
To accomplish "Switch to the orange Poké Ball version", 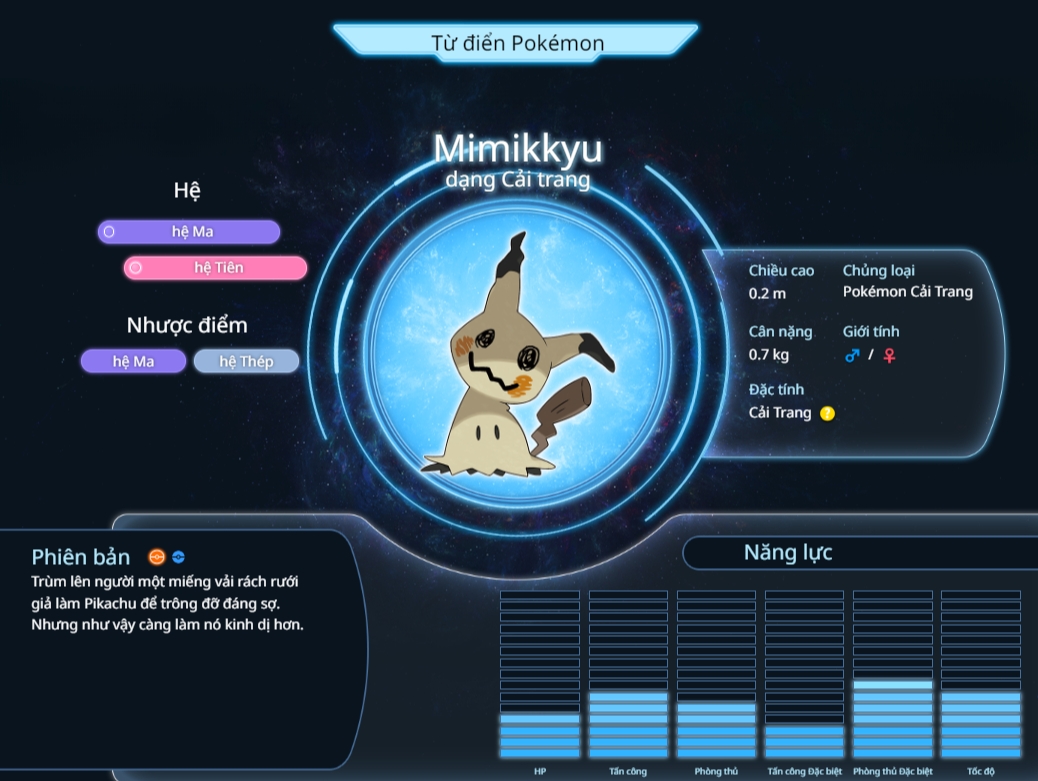I will pos(156,557).
